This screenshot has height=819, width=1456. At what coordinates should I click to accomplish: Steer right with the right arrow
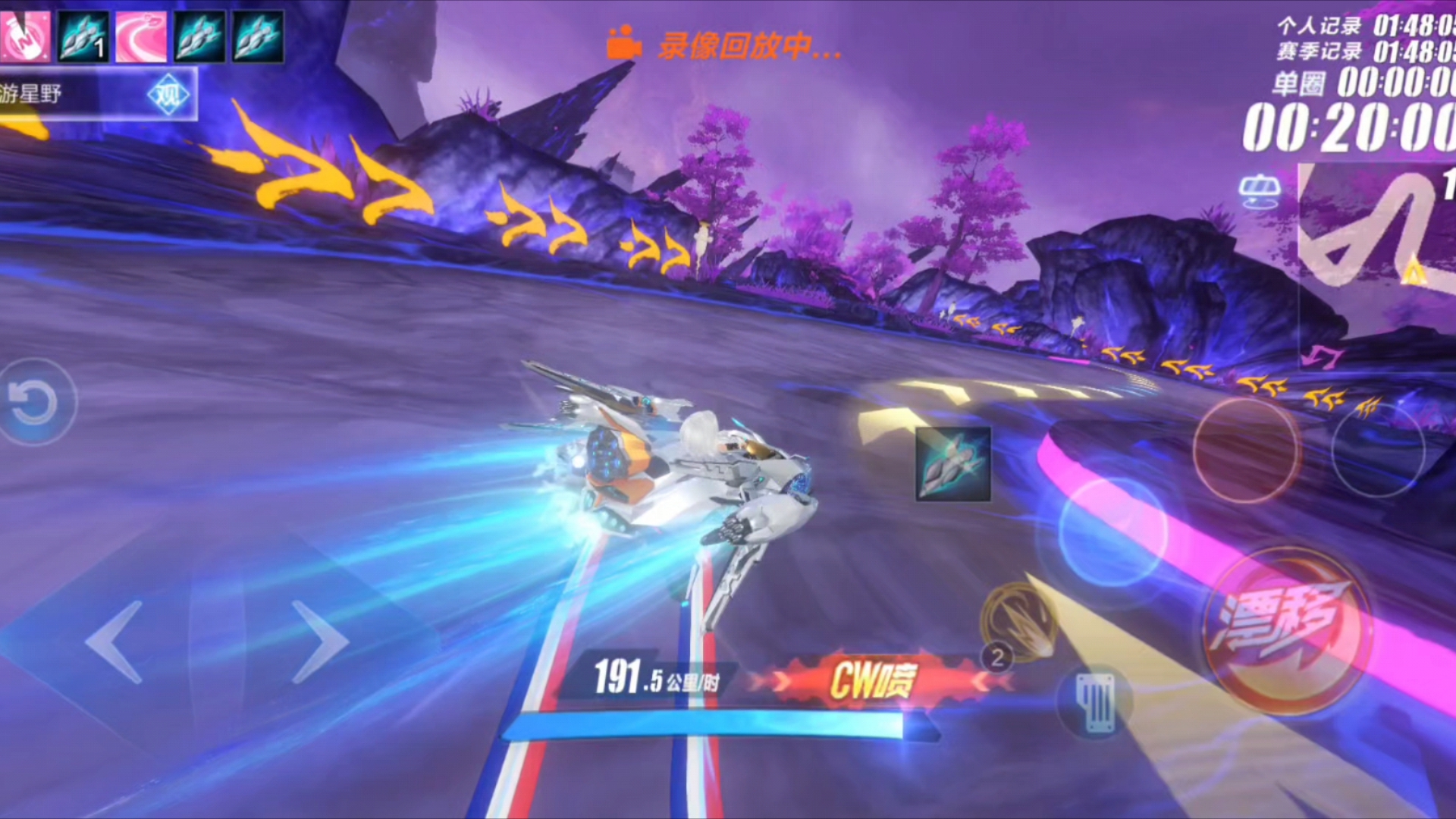[x=318, y=642]
